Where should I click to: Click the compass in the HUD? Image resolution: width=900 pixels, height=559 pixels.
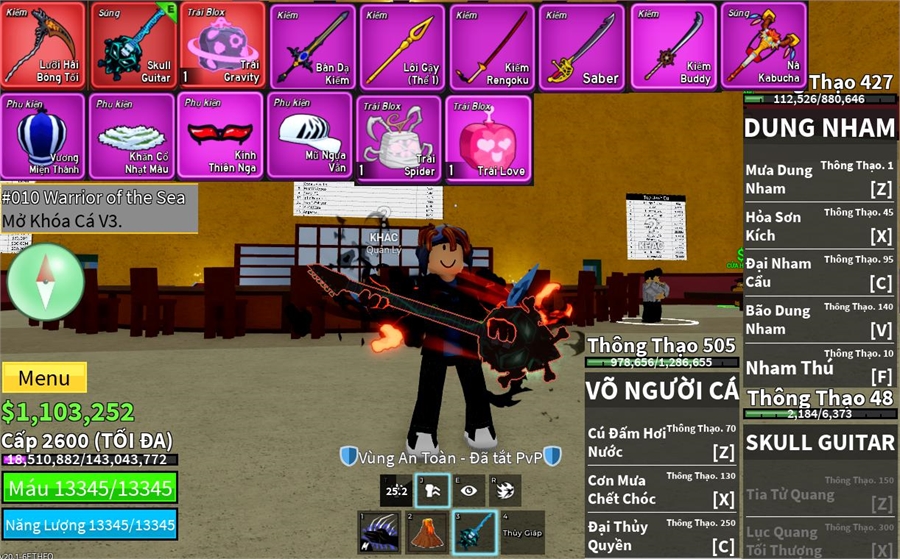[45, 282]
